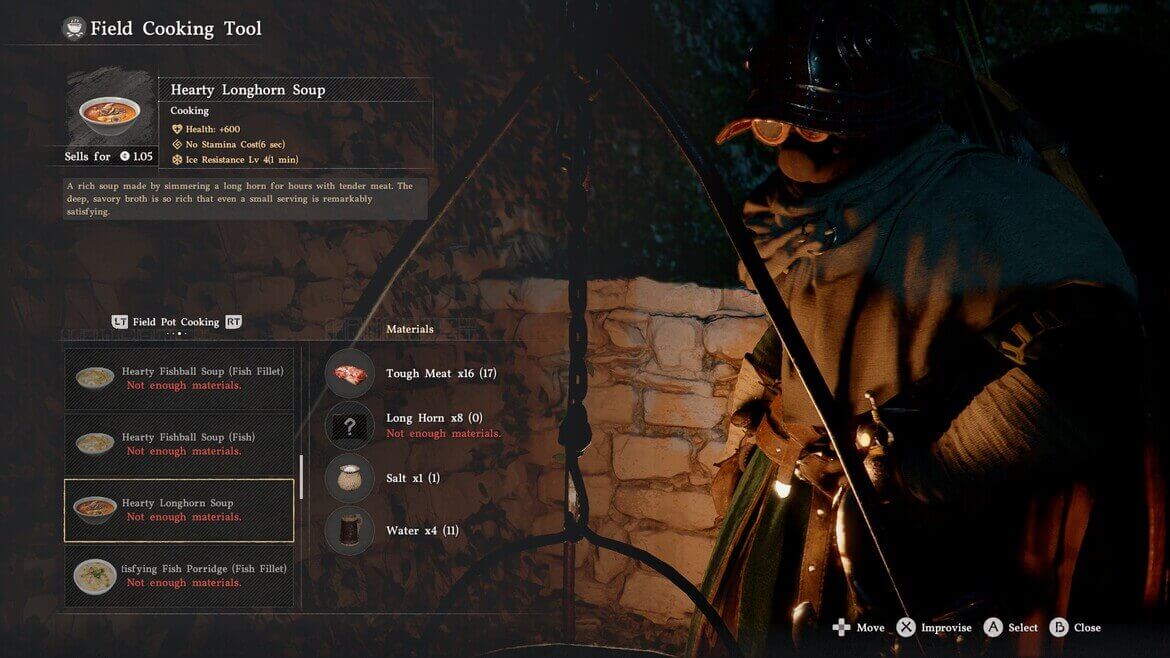Image resolution: width=1170 pixels, height=658 pixels.
Task: Click the Improvise option
Action: coord(934,628)
